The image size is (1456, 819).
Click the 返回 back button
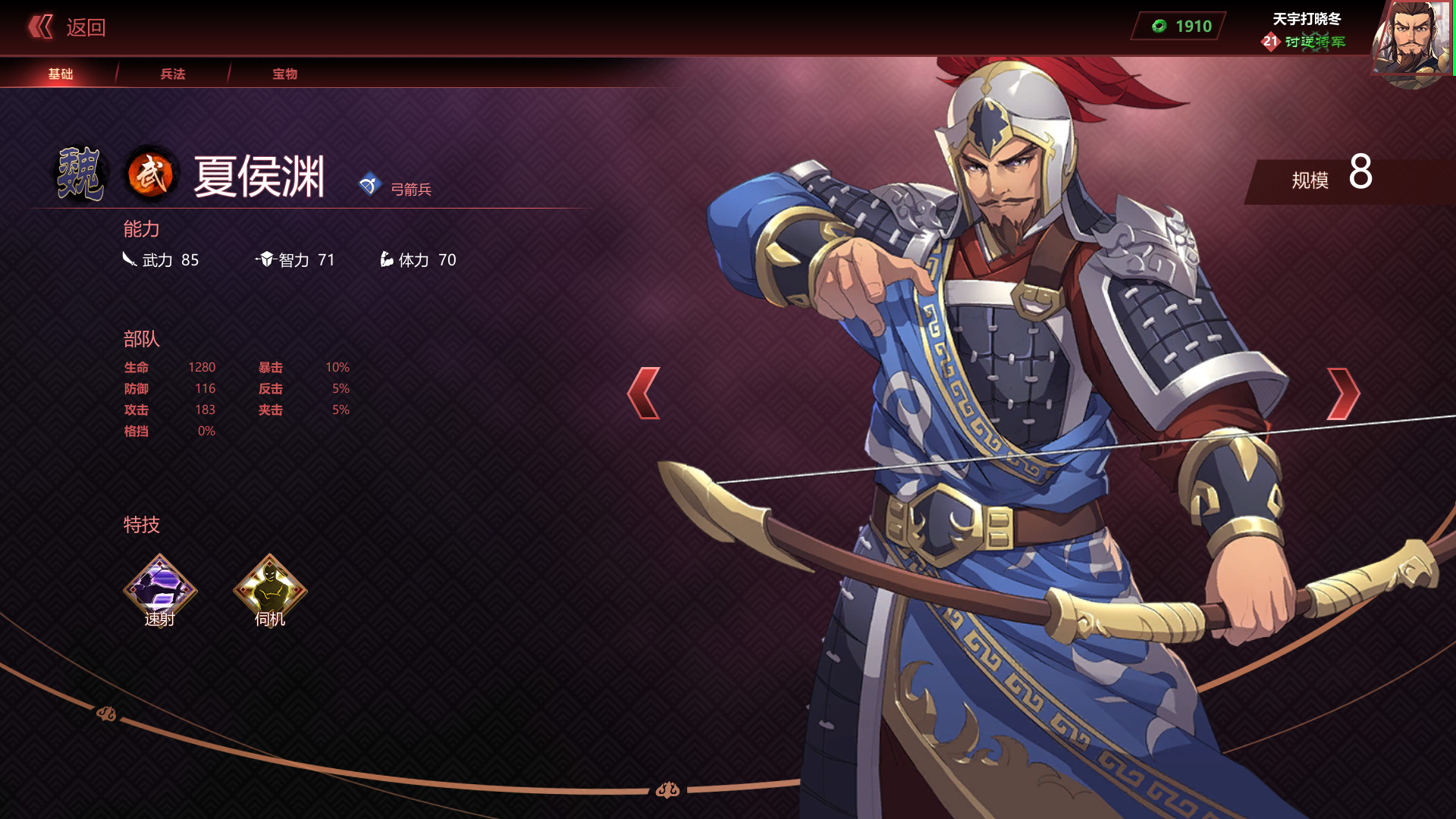(x=85, y=27)
